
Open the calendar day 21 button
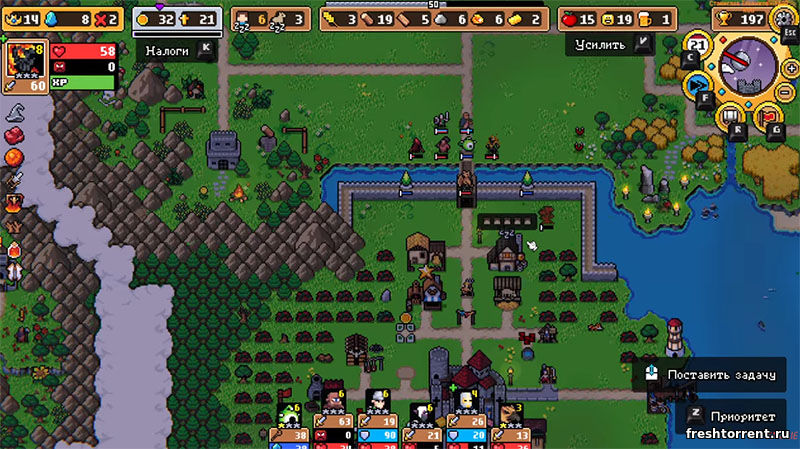coord(700,45)
